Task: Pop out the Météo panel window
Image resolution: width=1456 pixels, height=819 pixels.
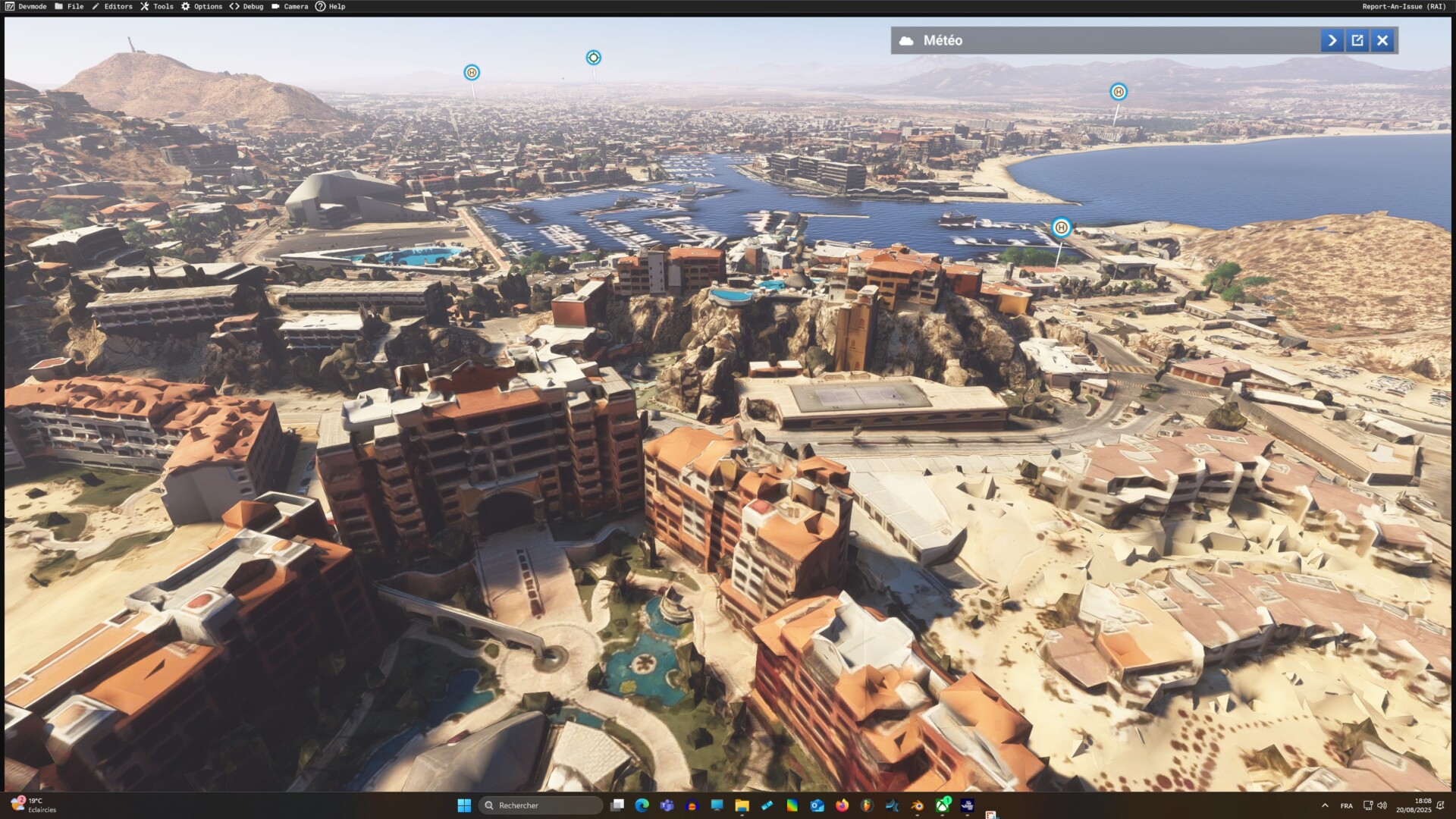Action: coord(1357,40)
